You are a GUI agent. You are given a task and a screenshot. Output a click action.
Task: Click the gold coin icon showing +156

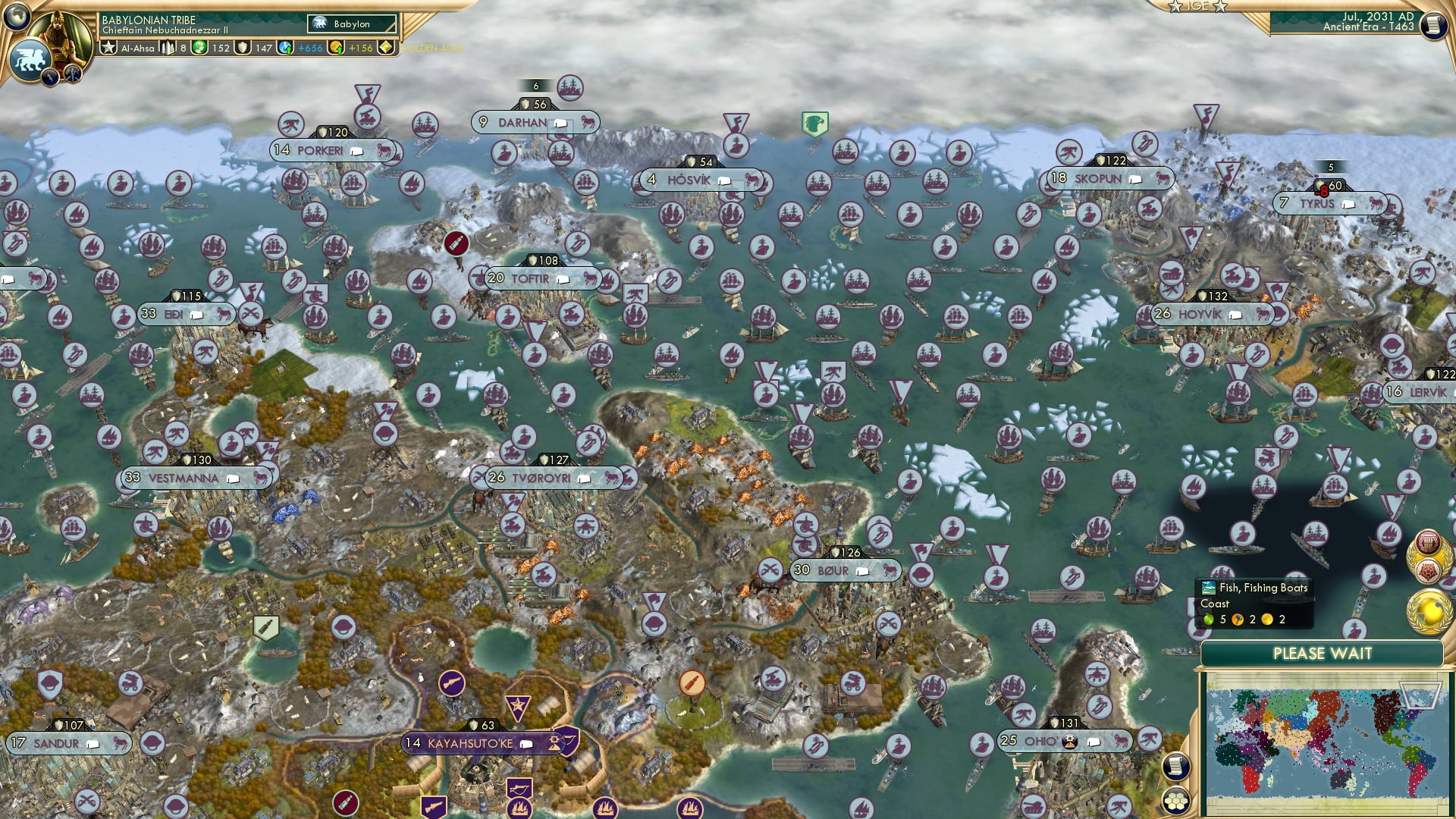point(336,48)
